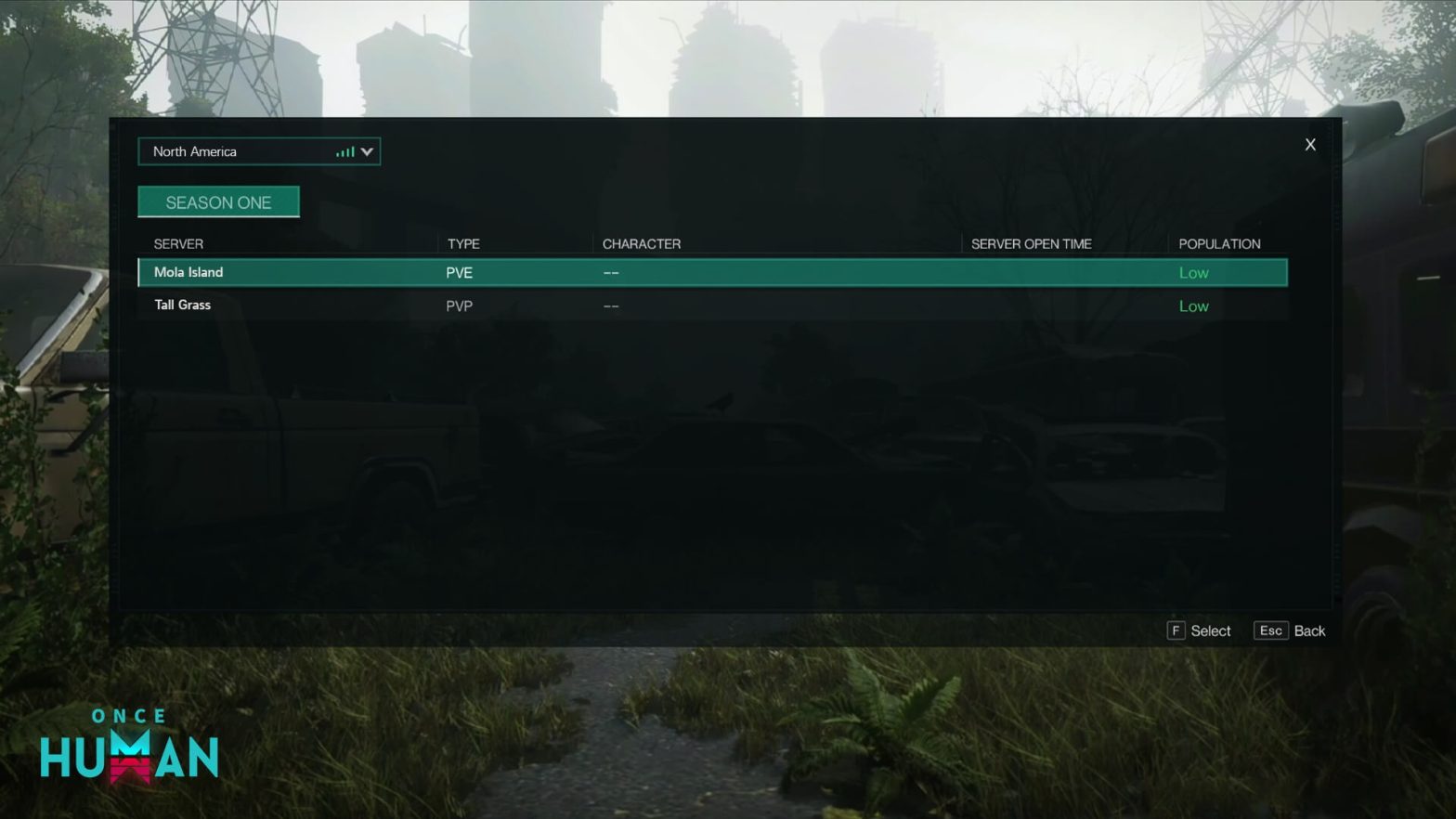1456x819 pixels.
Task: Switch to the SEASON ONE tab
Action: (x=219, y=201)
